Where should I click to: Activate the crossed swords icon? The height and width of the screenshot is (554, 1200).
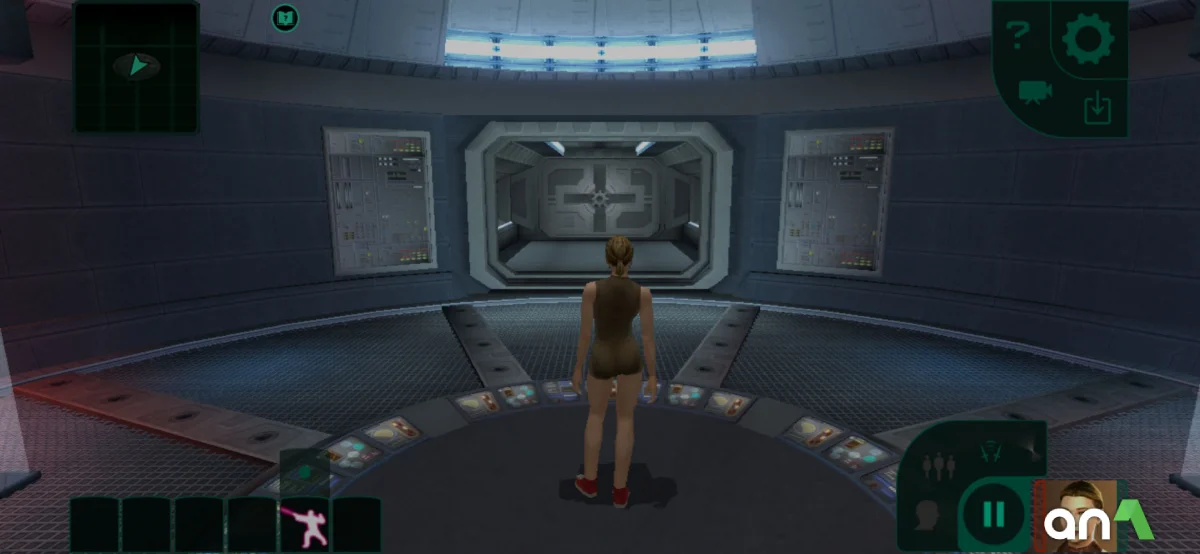pos(993,454)
